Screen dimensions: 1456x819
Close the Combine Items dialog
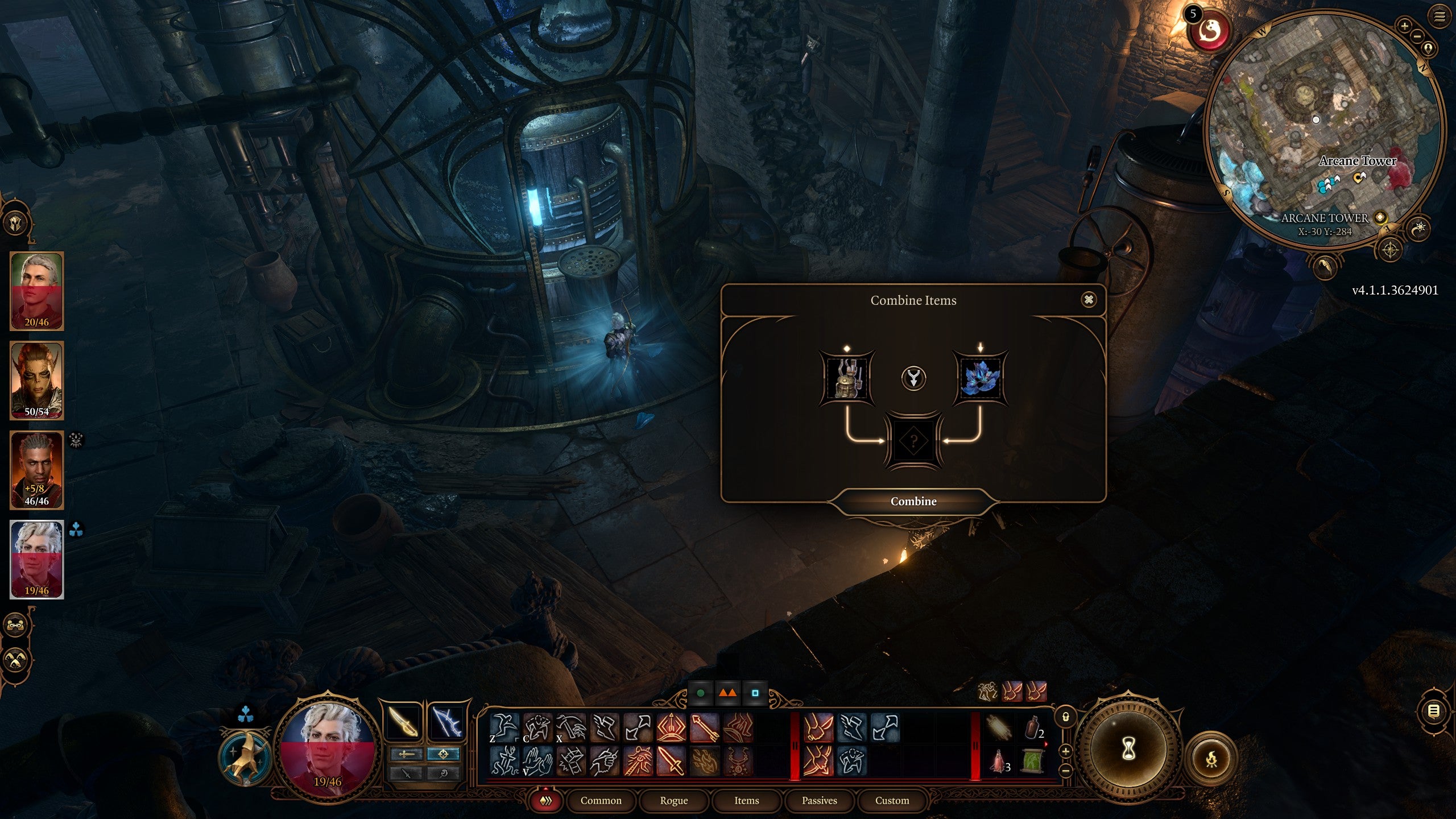(1089, 300)
